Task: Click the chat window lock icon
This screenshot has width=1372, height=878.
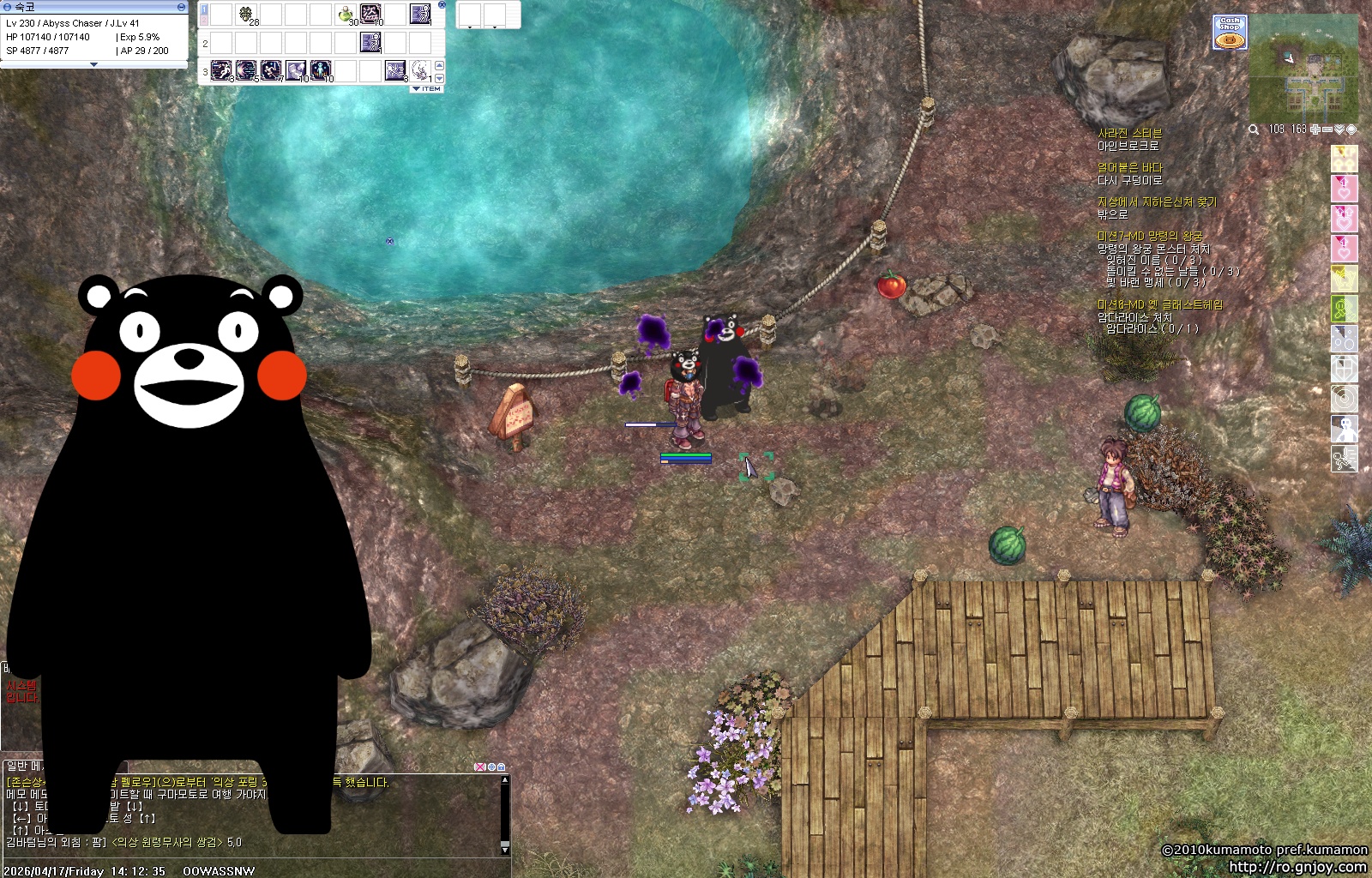Action: point(502,767)
